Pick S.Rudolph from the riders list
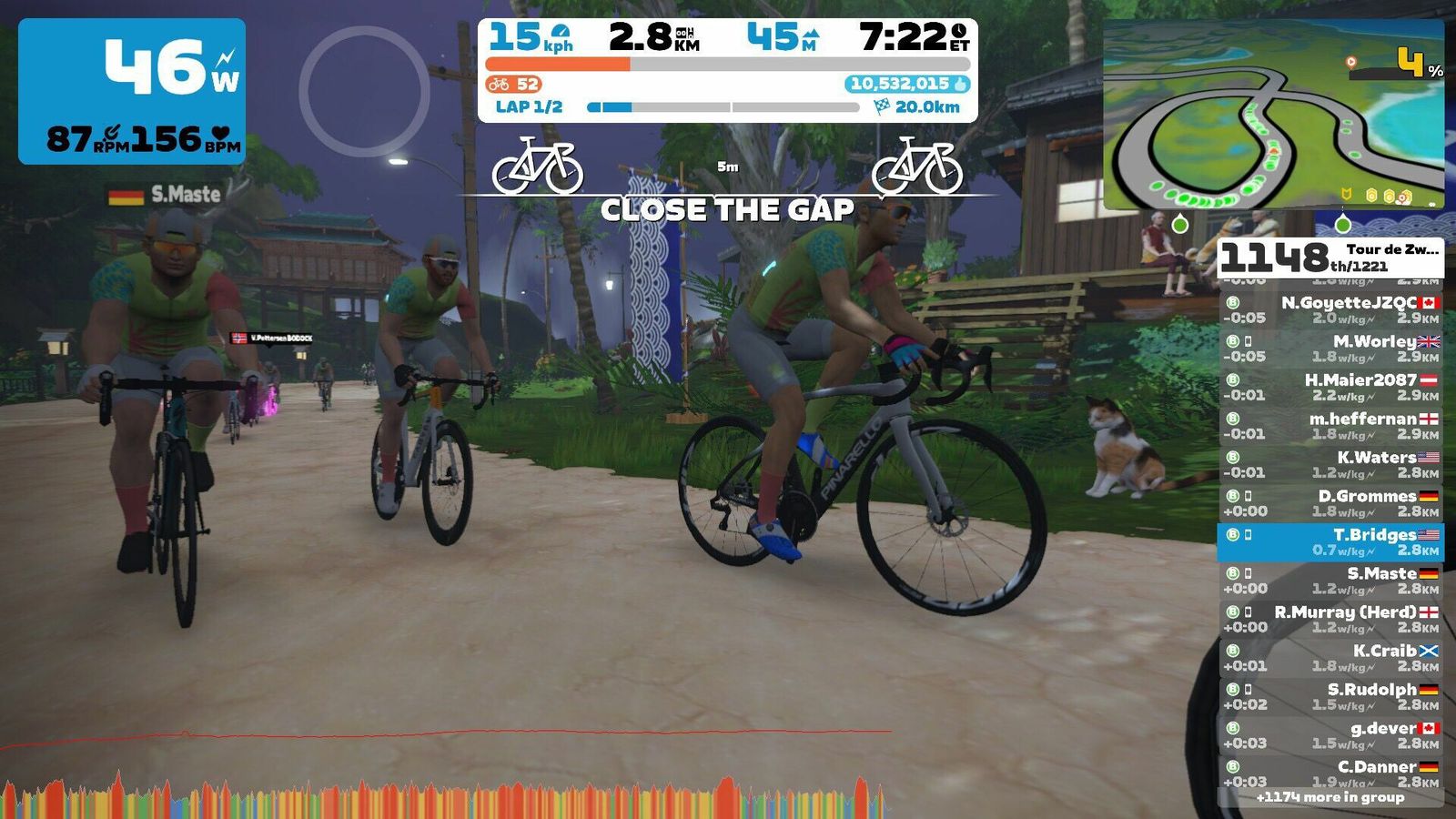Screen dimensions: 1456x819 coord(1330,696)
